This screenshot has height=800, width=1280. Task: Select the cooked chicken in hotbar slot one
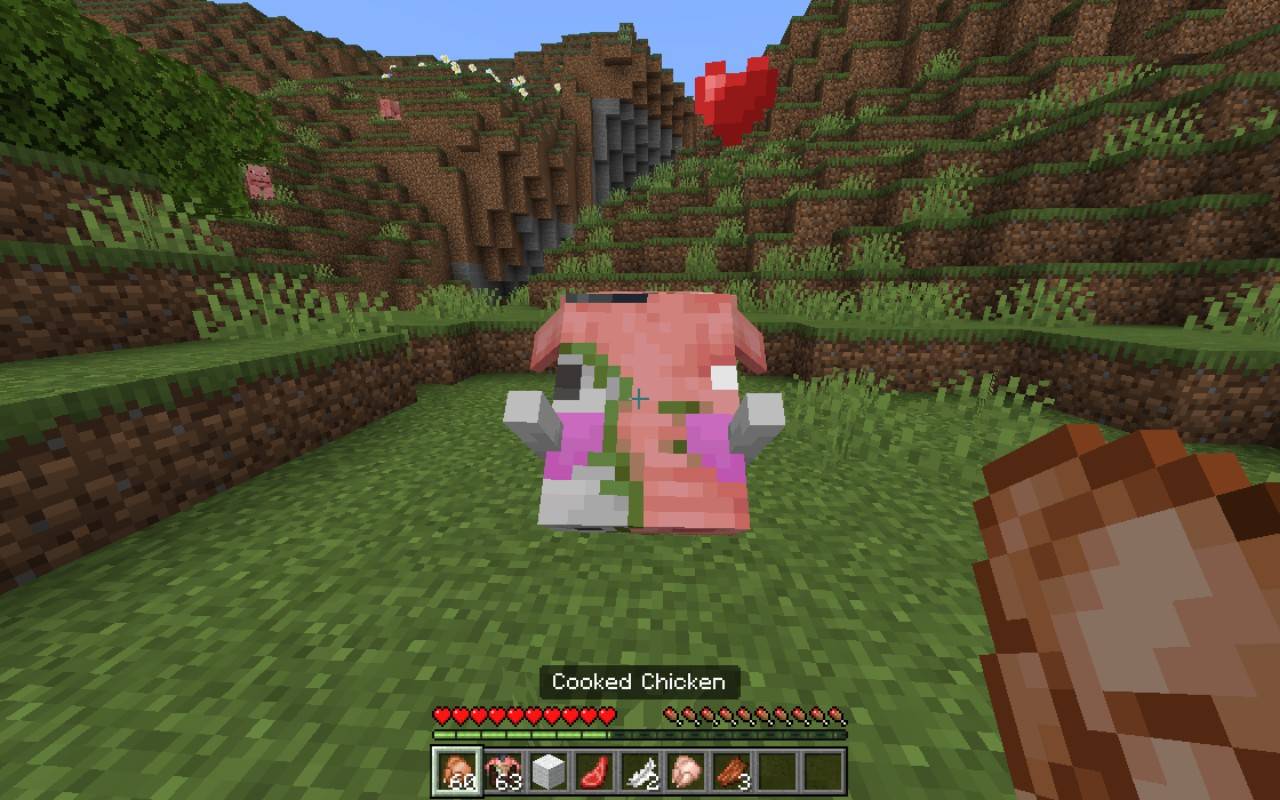[456, 769]
